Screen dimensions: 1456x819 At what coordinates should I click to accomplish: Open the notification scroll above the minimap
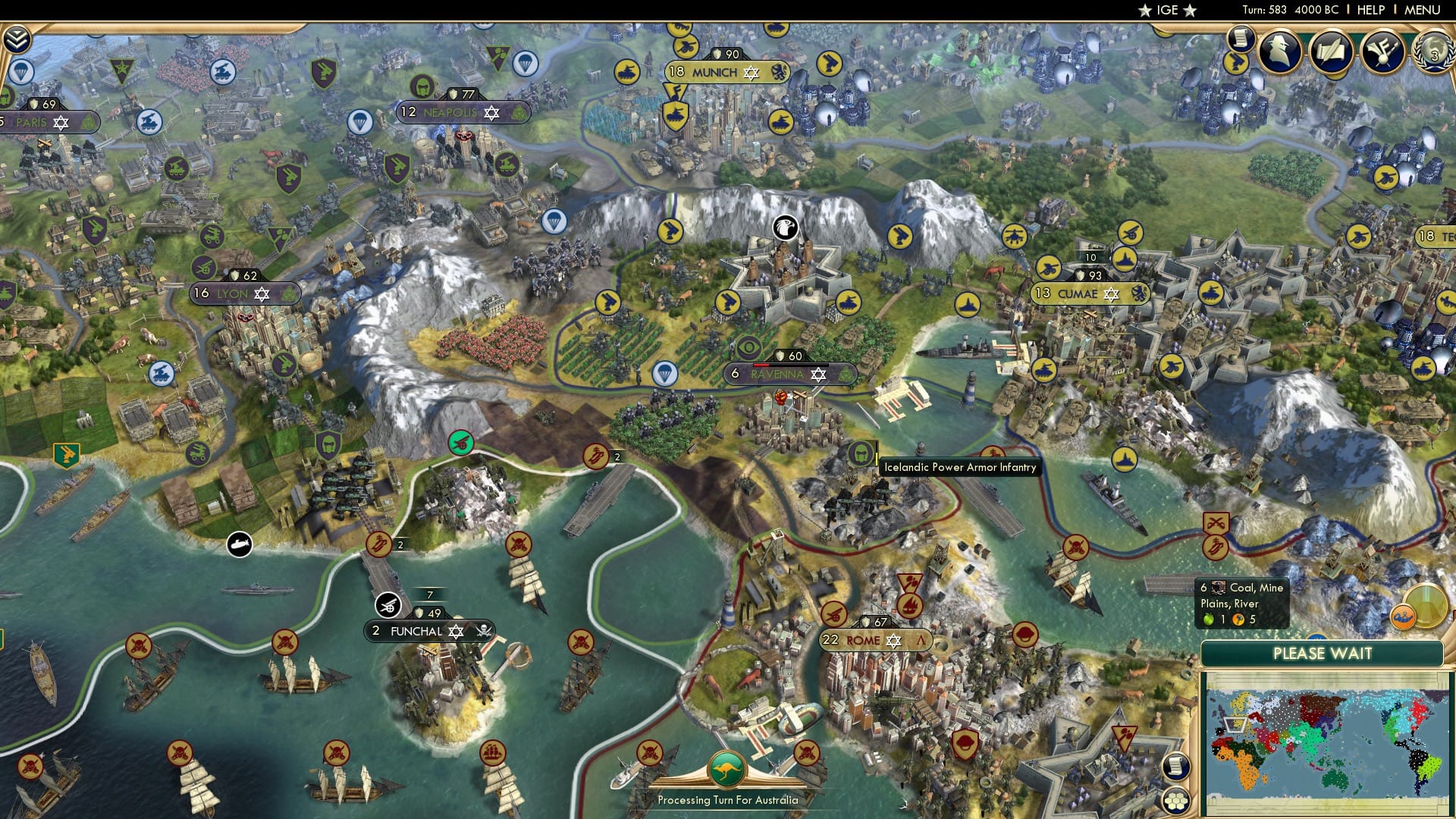[1176, 767]
